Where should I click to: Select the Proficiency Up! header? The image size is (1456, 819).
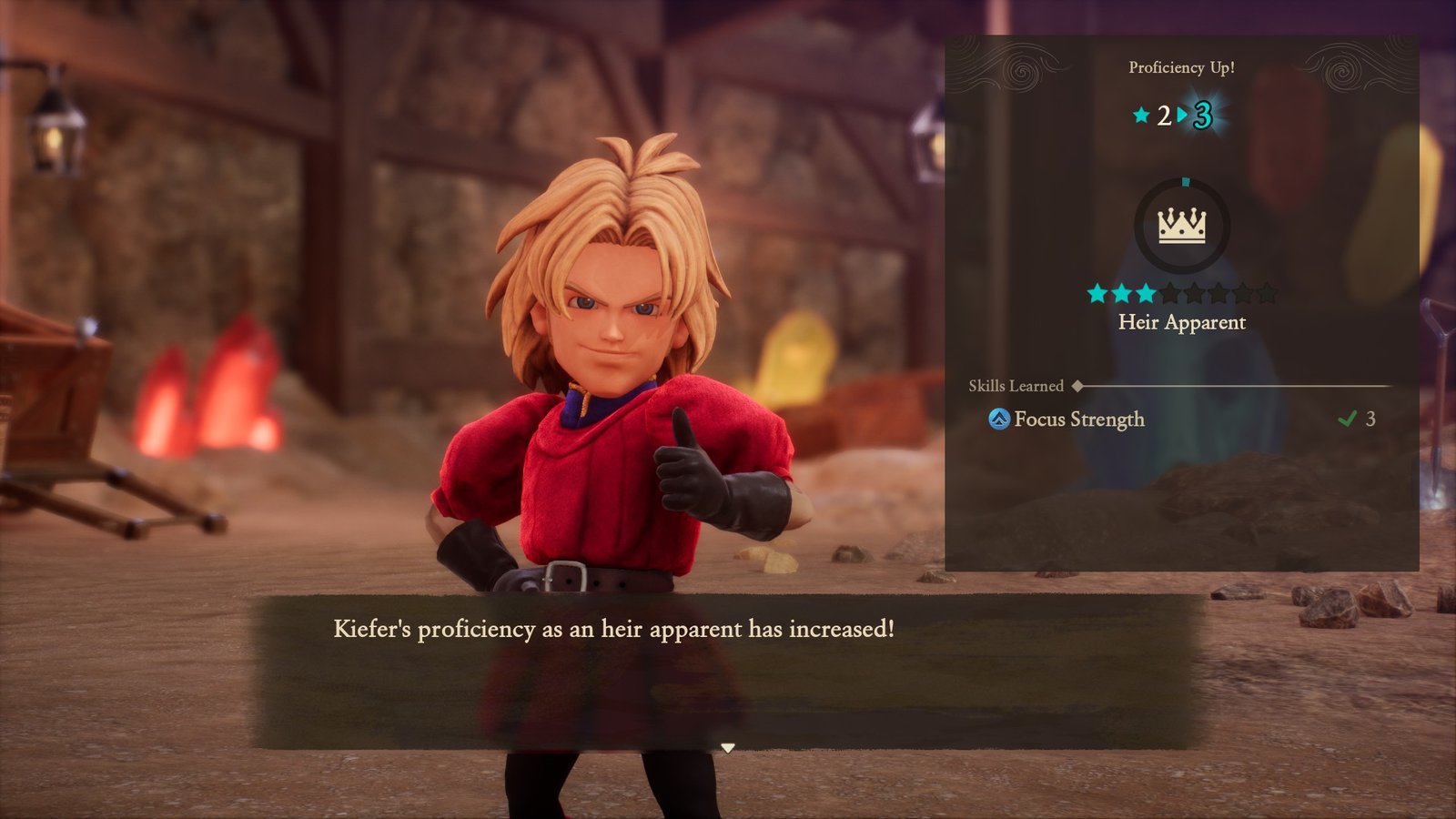click(x=1183, y=67)
